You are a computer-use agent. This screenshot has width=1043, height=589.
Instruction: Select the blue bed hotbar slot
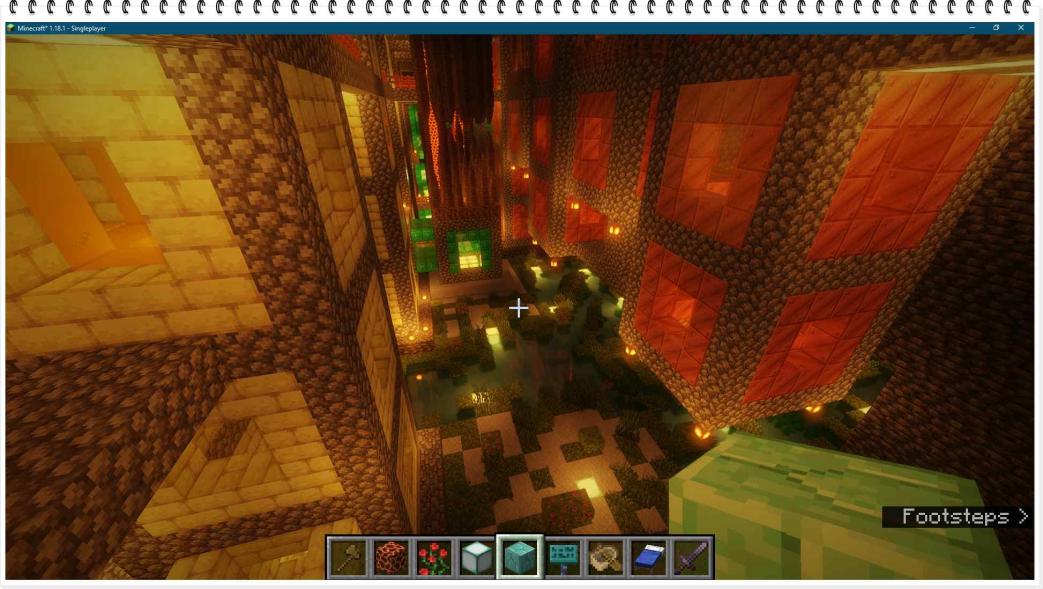pos(649,558)
